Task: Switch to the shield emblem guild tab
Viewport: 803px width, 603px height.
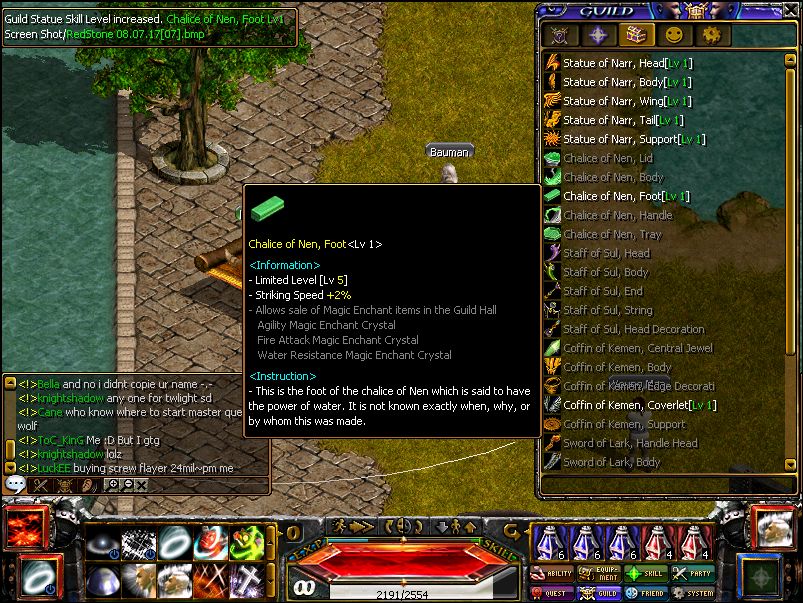Action: 561,35
